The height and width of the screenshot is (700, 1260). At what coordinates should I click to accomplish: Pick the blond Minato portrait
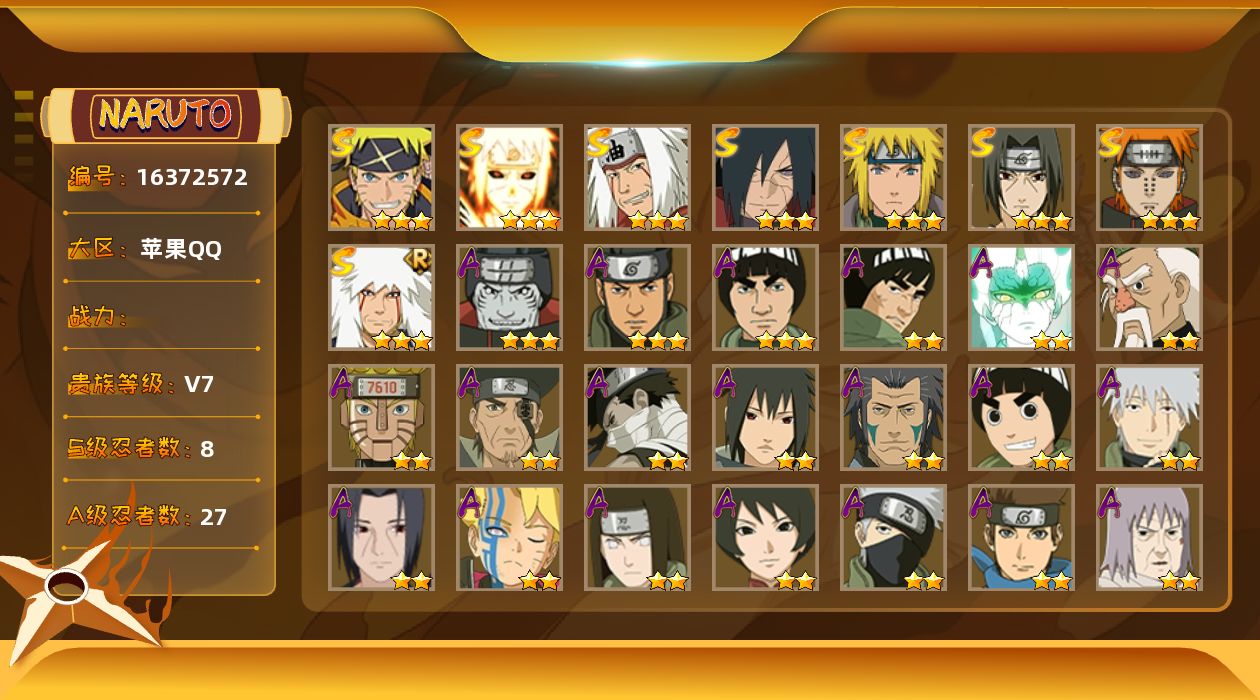tap(893, 178)
